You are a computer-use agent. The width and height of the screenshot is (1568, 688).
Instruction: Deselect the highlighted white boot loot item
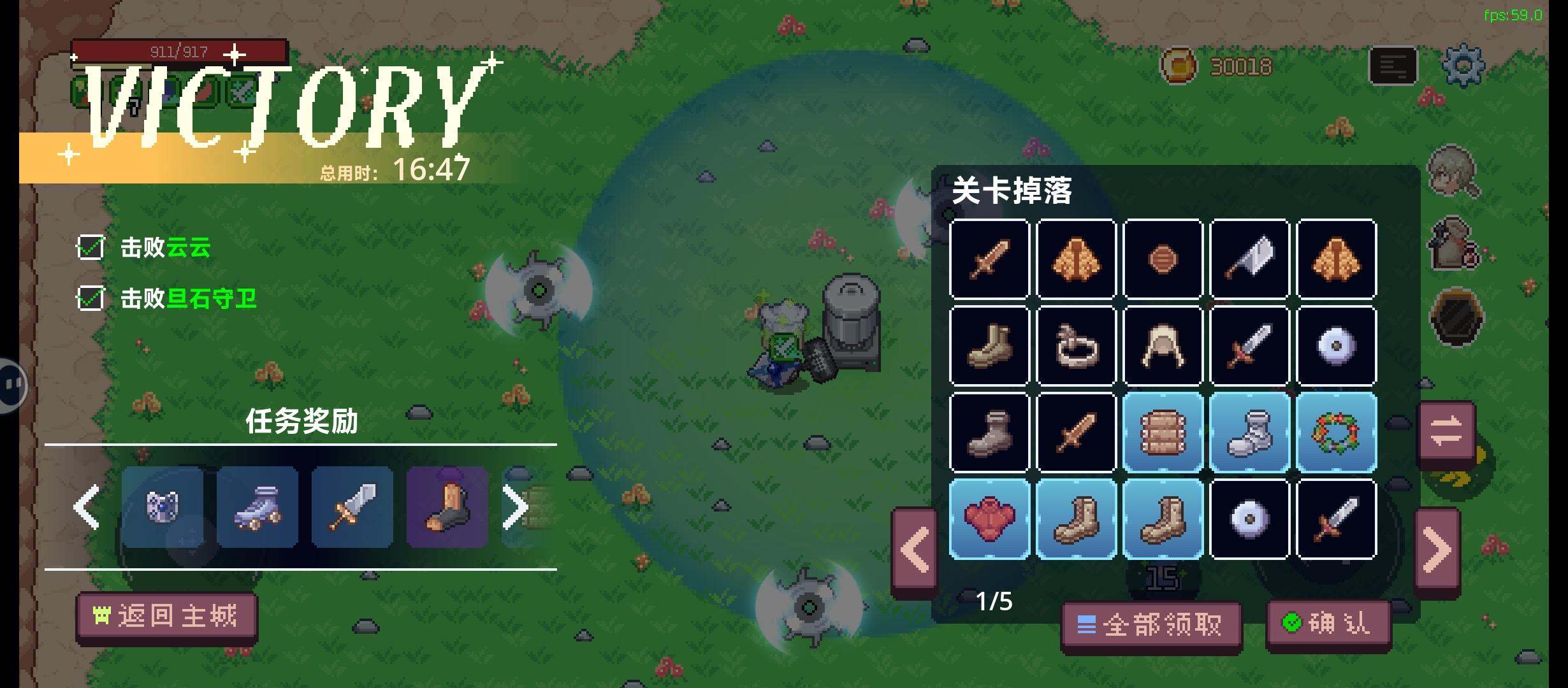click(x=1249, y=433)
